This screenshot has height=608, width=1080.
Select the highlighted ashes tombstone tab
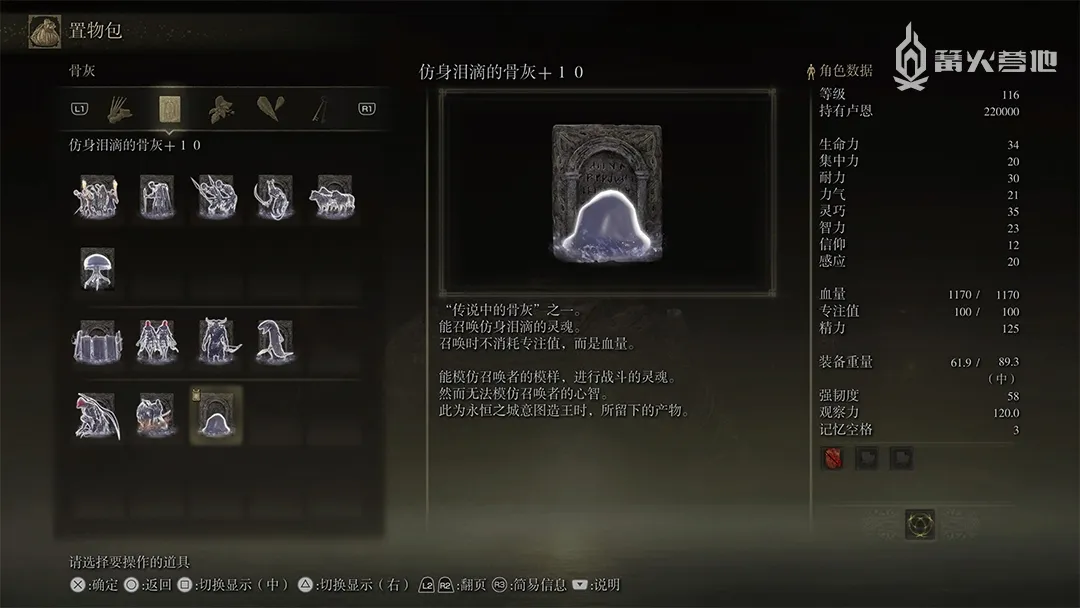tap(169, 108)
